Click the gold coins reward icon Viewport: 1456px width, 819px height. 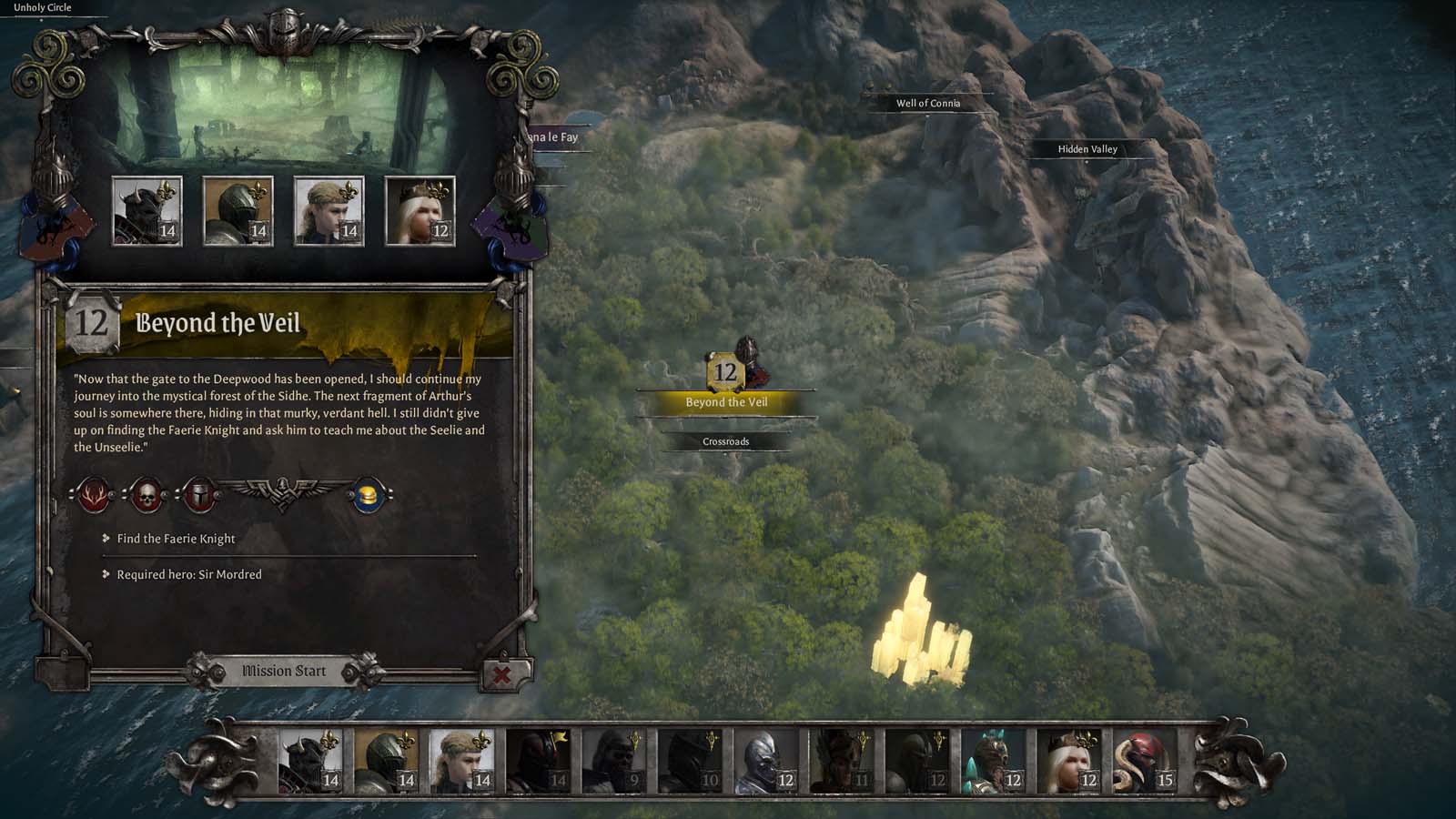(369, 496)
